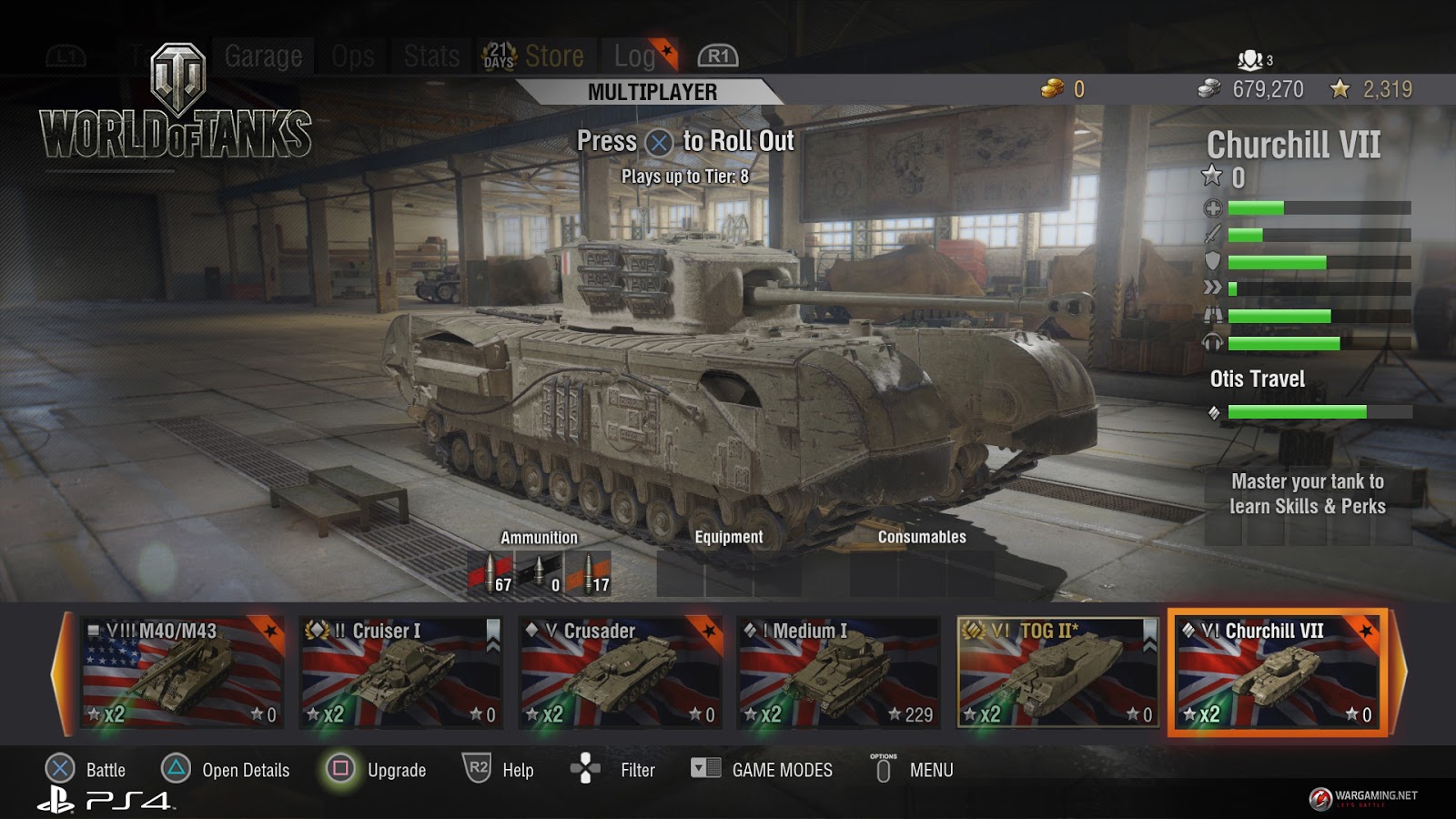Switch to the Log tab
Viewport: 1456px width, 819px height.
click(635, 56)
